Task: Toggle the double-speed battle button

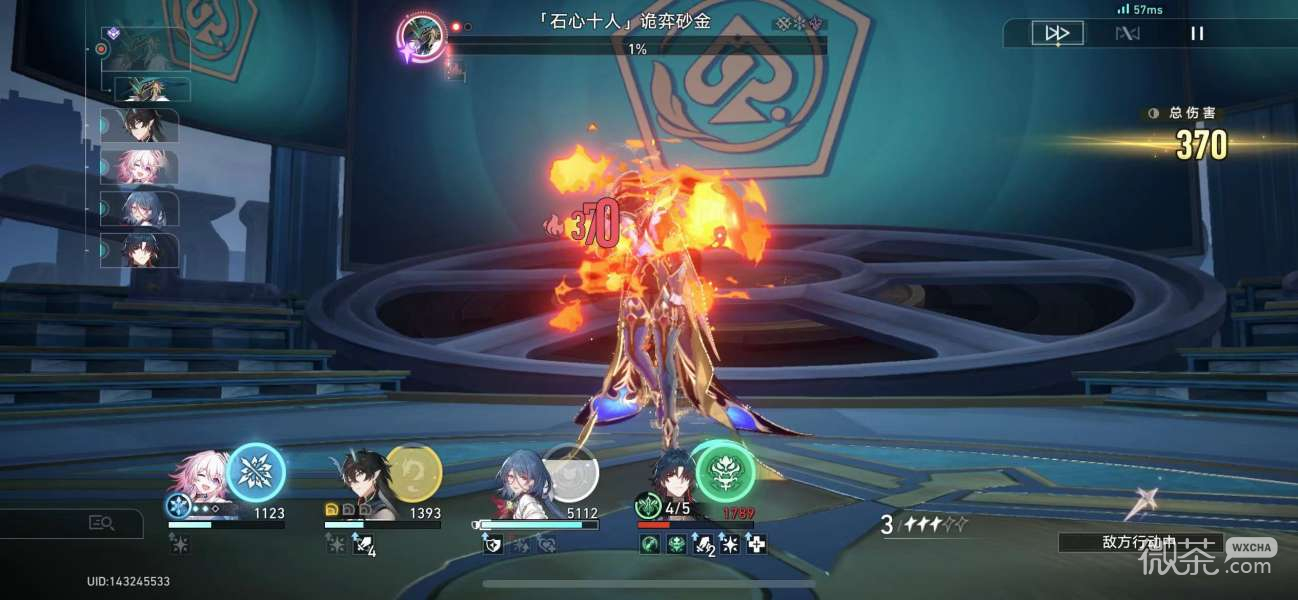Action: coord(1057,33)
